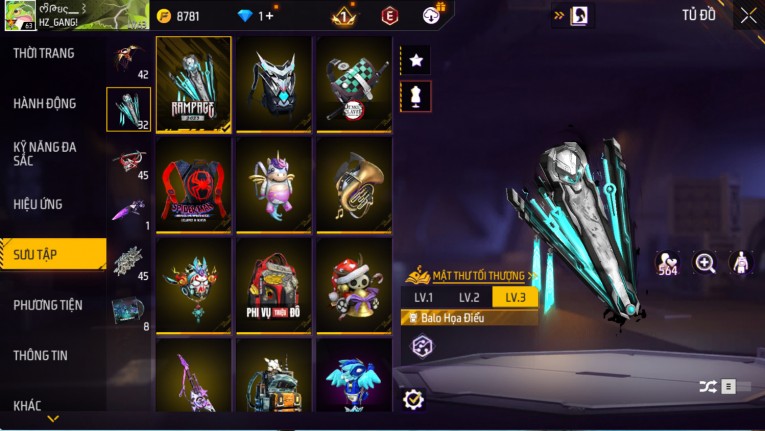Switch backpack to LV.2
Image resolution: width=765 pixels, height=431 pixels.
tap(469, 297)
